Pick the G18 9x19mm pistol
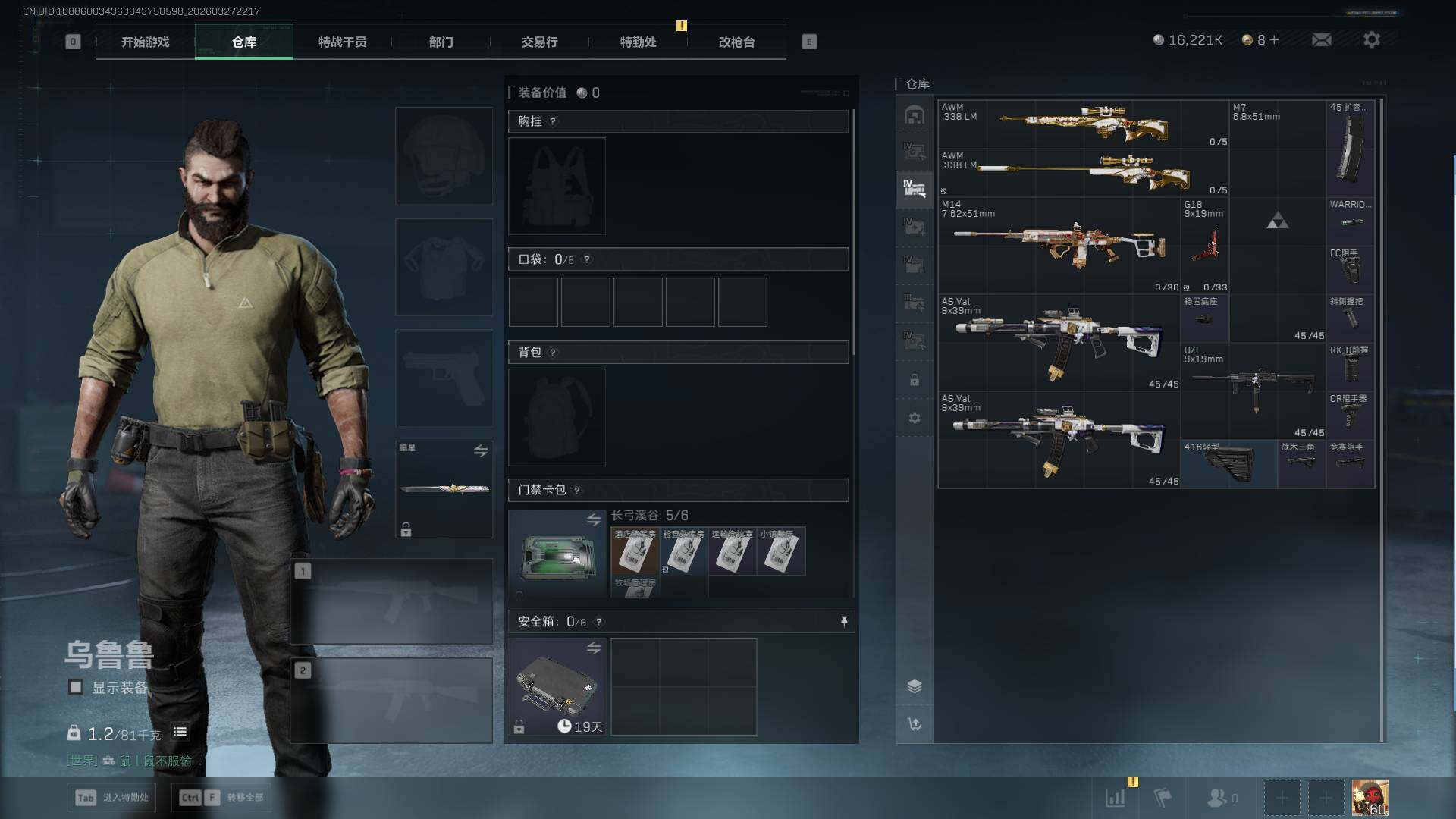Viewport: 1456px width, 819px height. pos(1204,245)
